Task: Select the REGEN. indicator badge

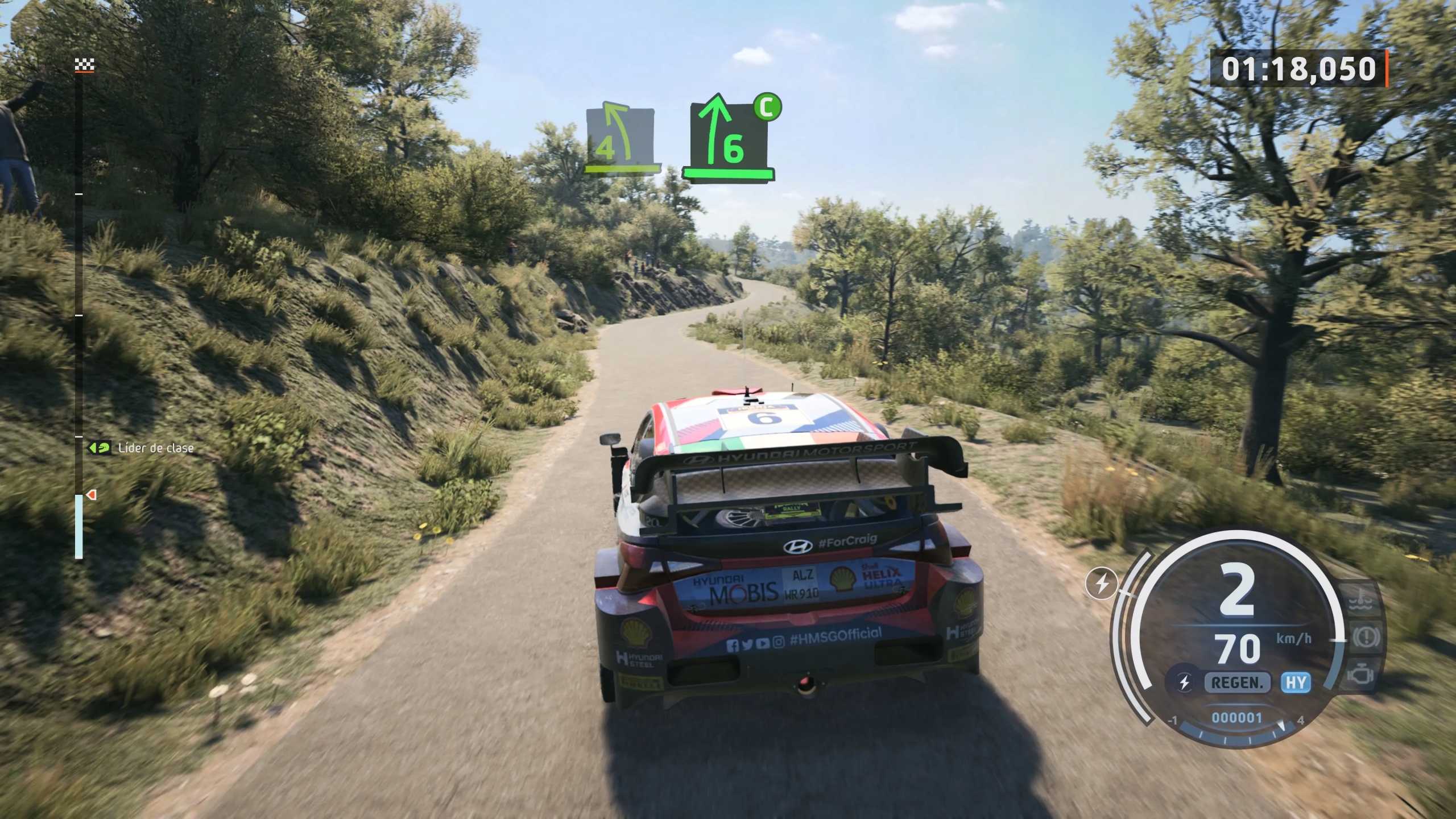Action: [x=1236, y=682]
